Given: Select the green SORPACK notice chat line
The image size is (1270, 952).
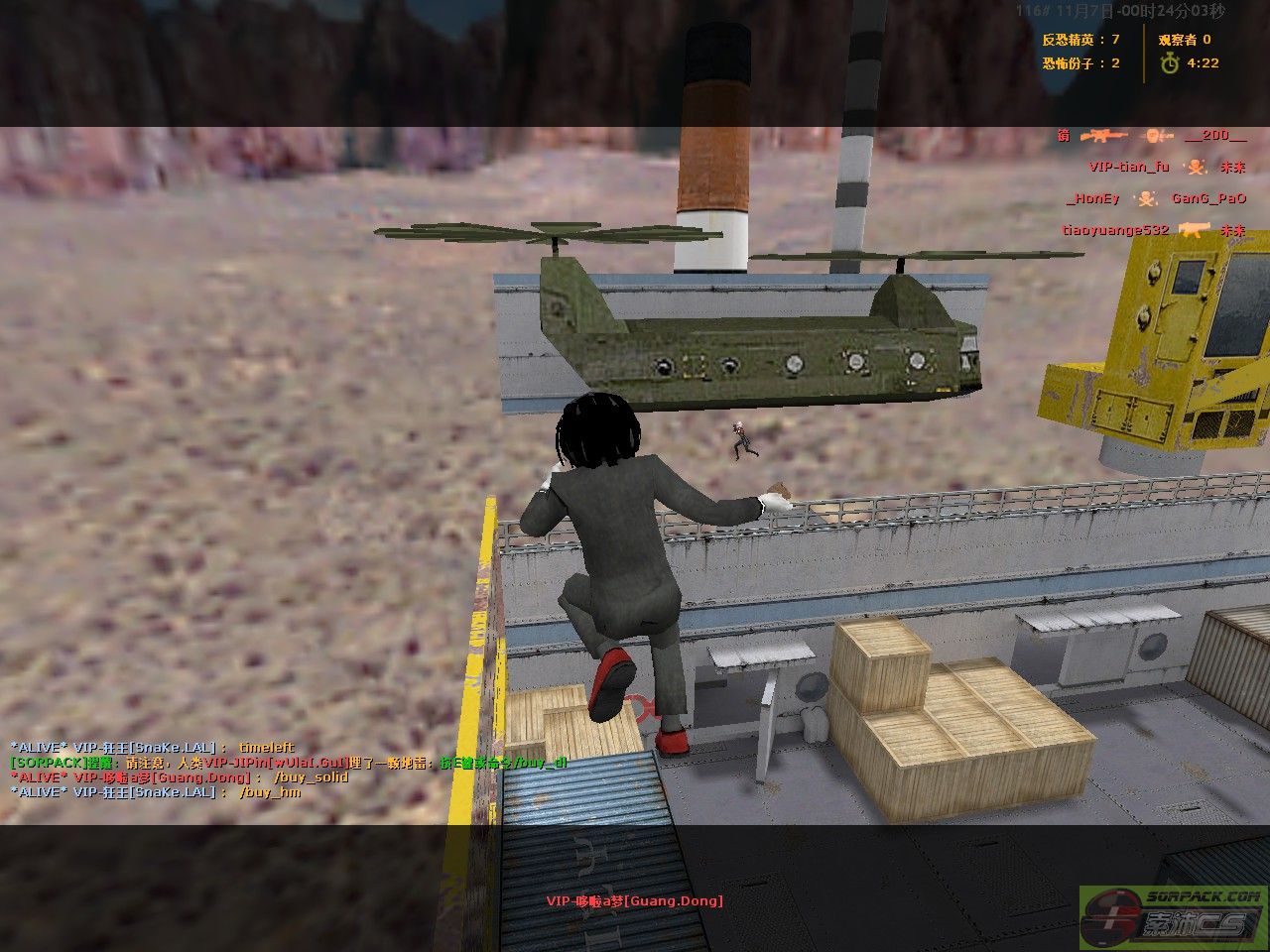Looking at the screenshot, I should pyautogui.click(x=288, y=763).
